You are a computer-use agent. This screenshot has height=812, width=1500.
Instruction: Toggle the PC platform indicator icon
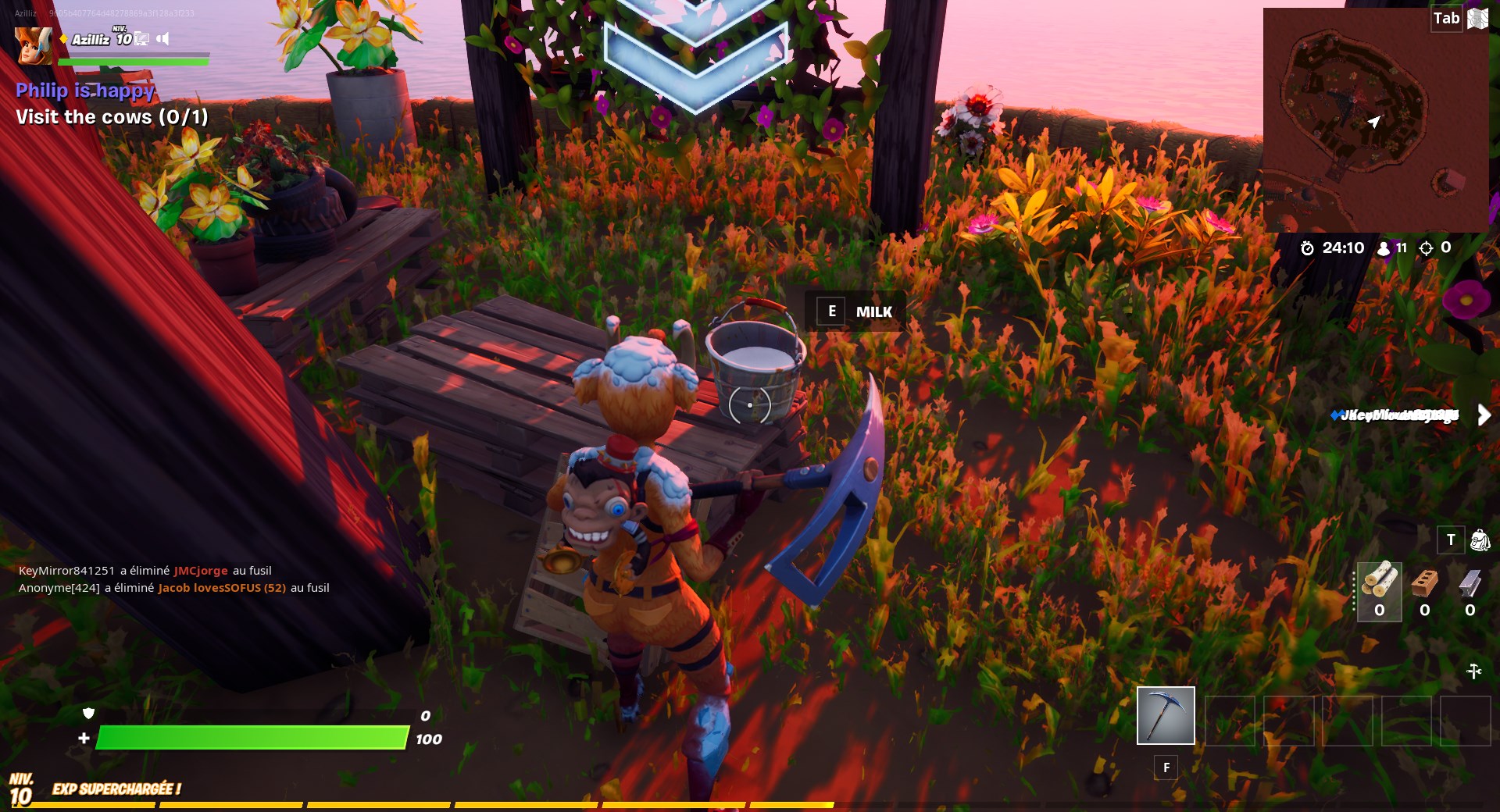coord(141,39)
